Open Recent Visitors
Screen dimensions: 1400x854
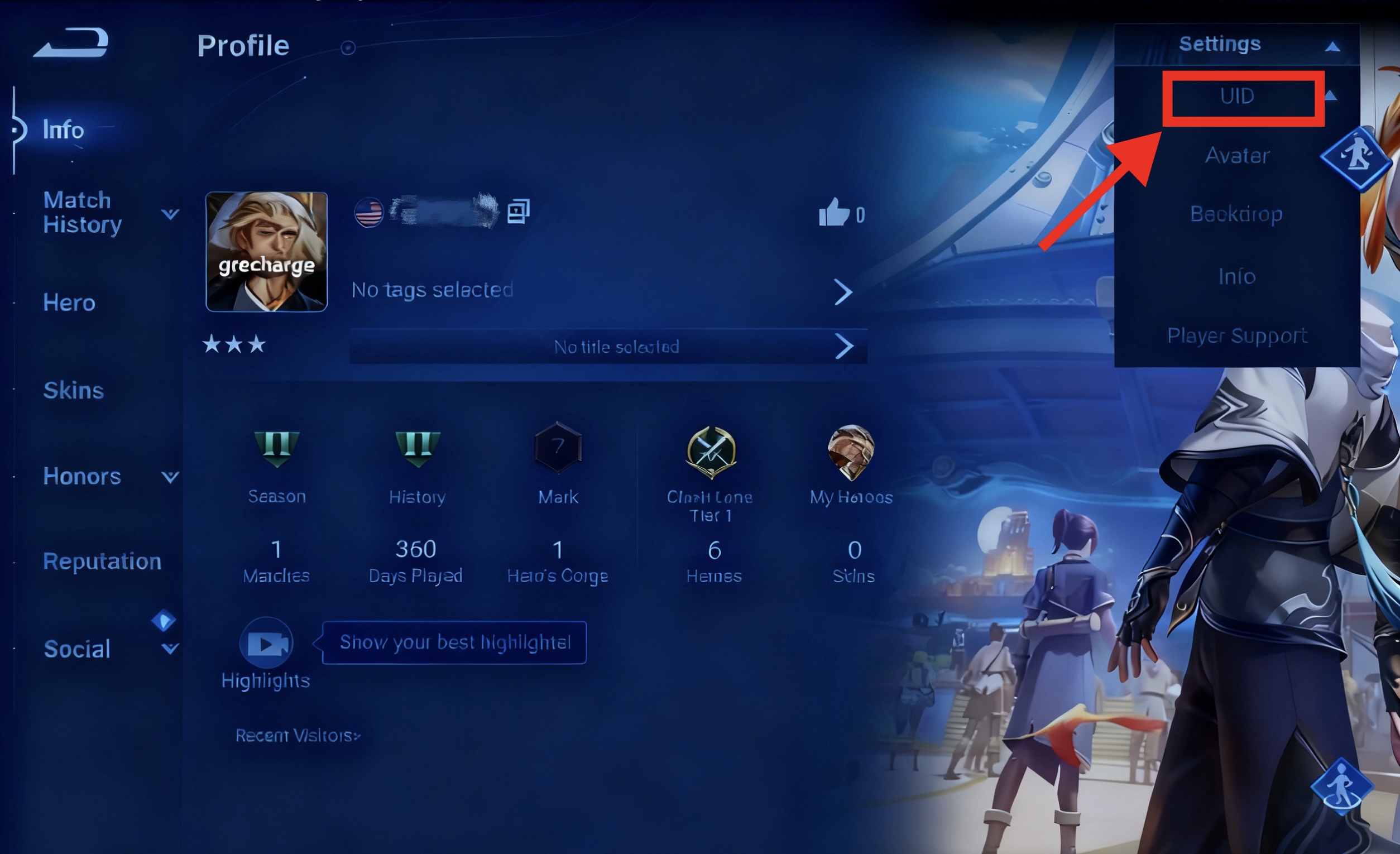297,736
